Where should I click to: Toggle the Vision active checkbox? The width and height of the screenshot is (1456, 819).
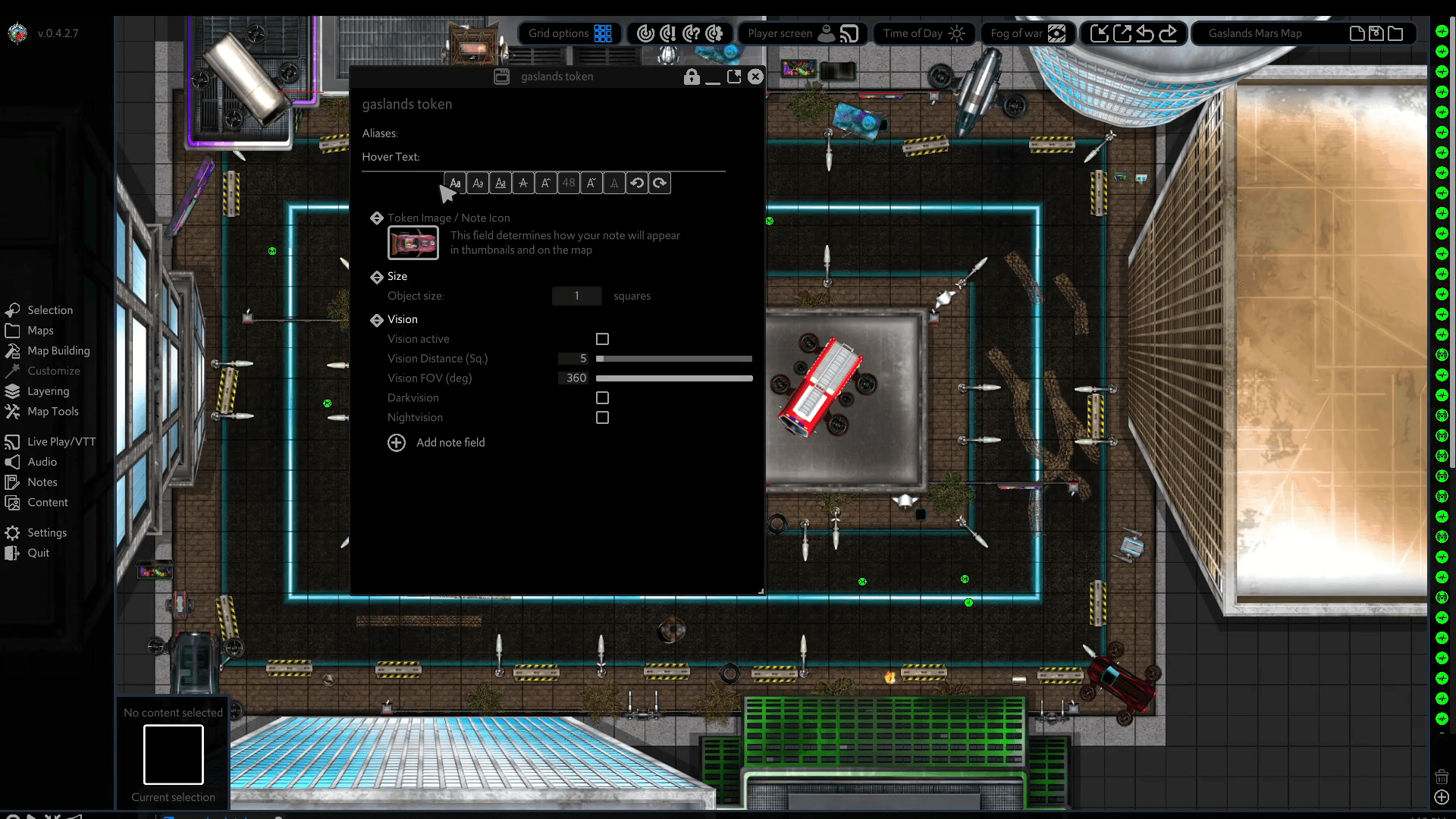[602, 339]
